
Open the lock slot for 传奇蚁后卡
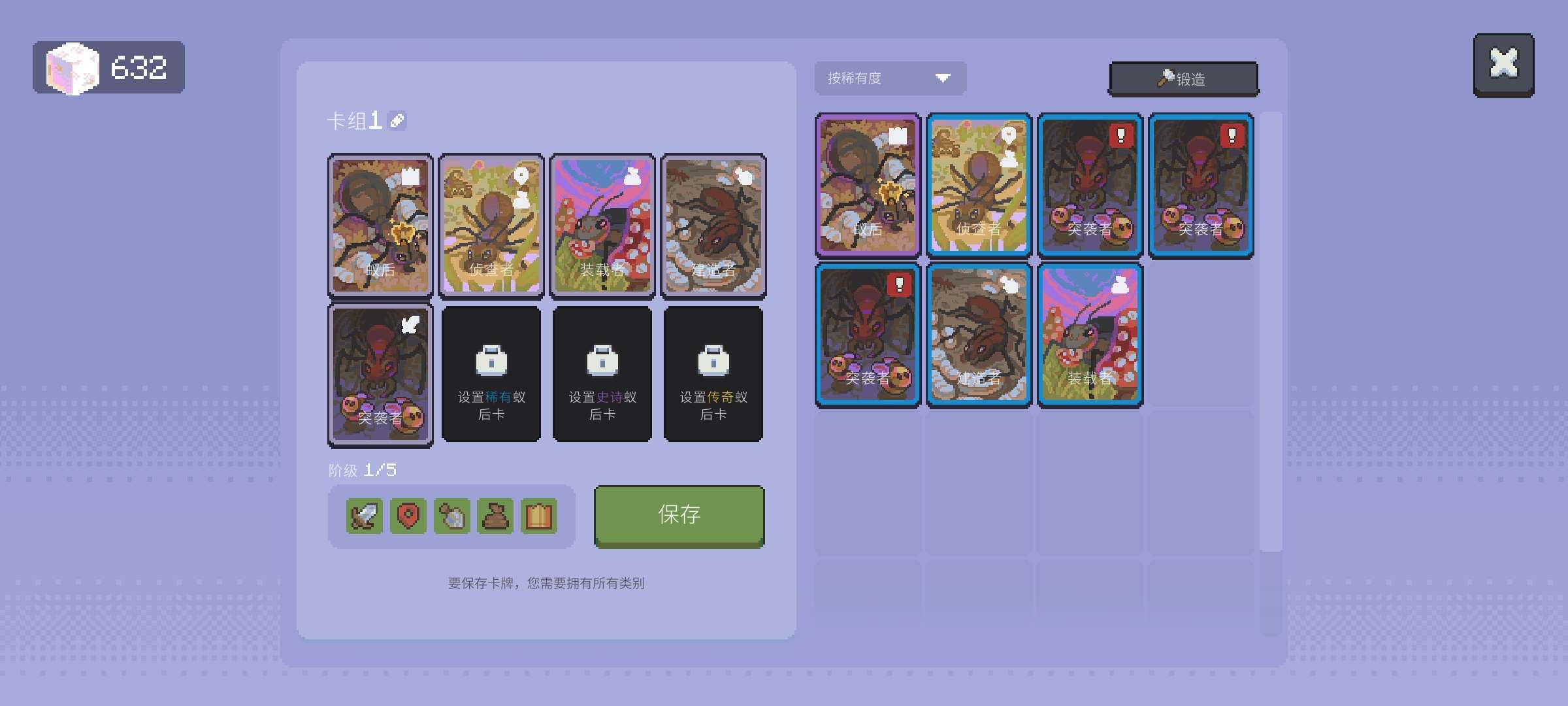coord(713,373)
